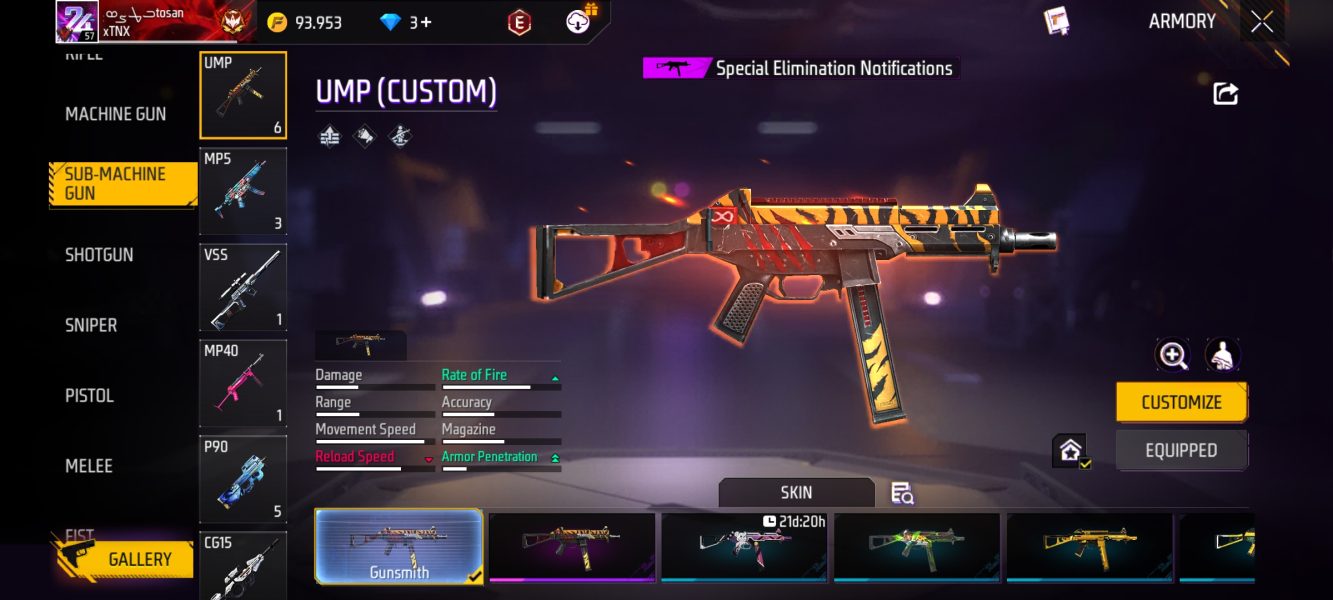
Task: Open the skin search filter icon
Action: pos(902,493)
